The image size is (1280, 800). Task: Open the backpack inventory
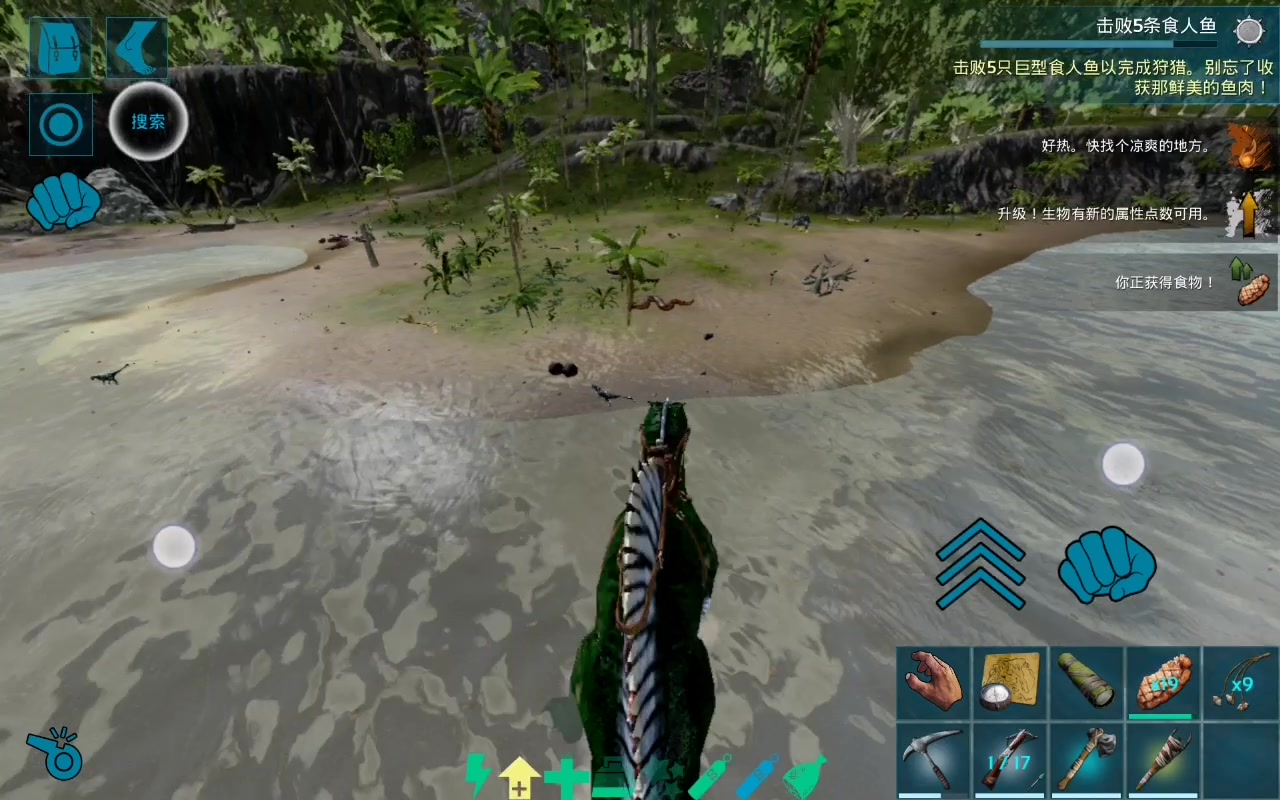click(60, 47)
